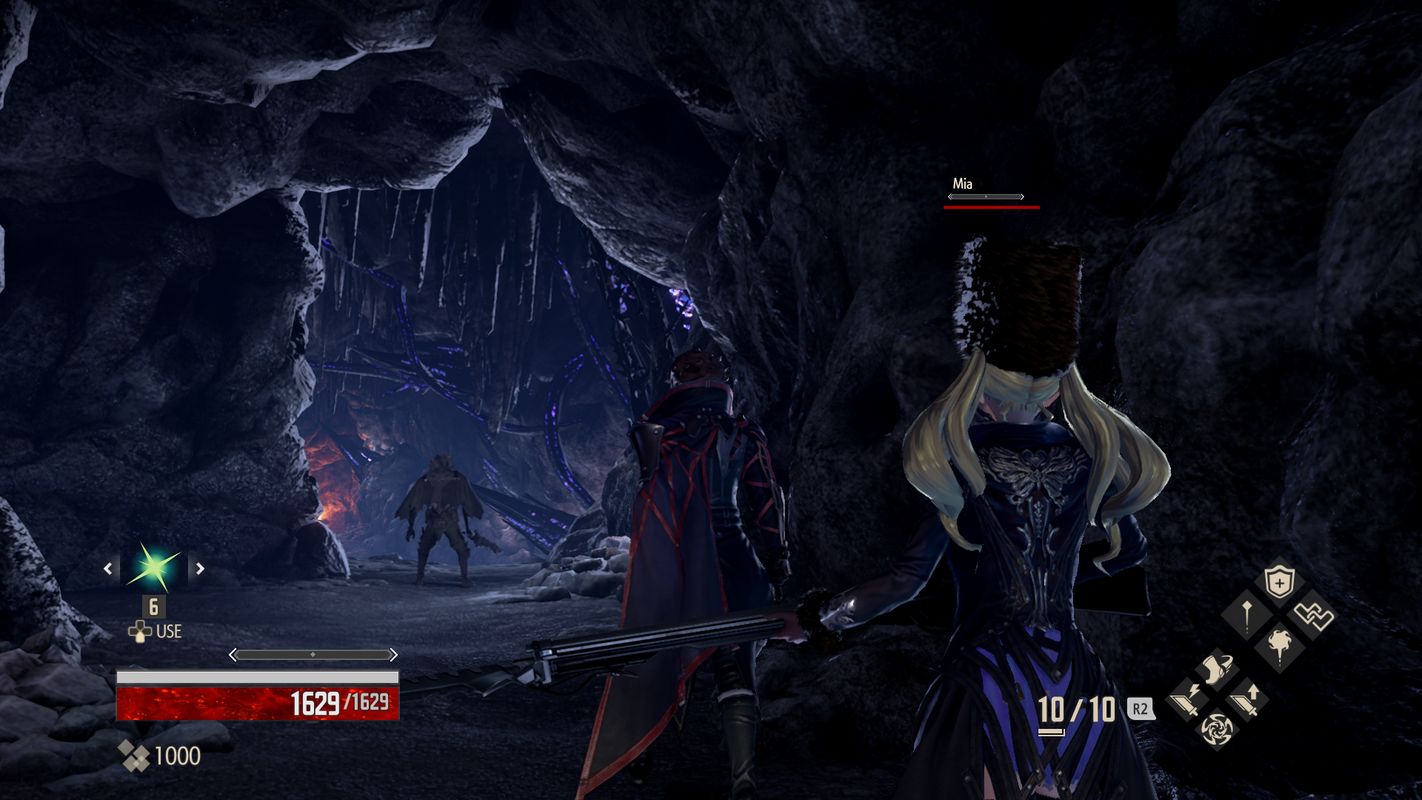
Task: Select the sword with up-arrow buff gift icon
Action: [1246, 699]
